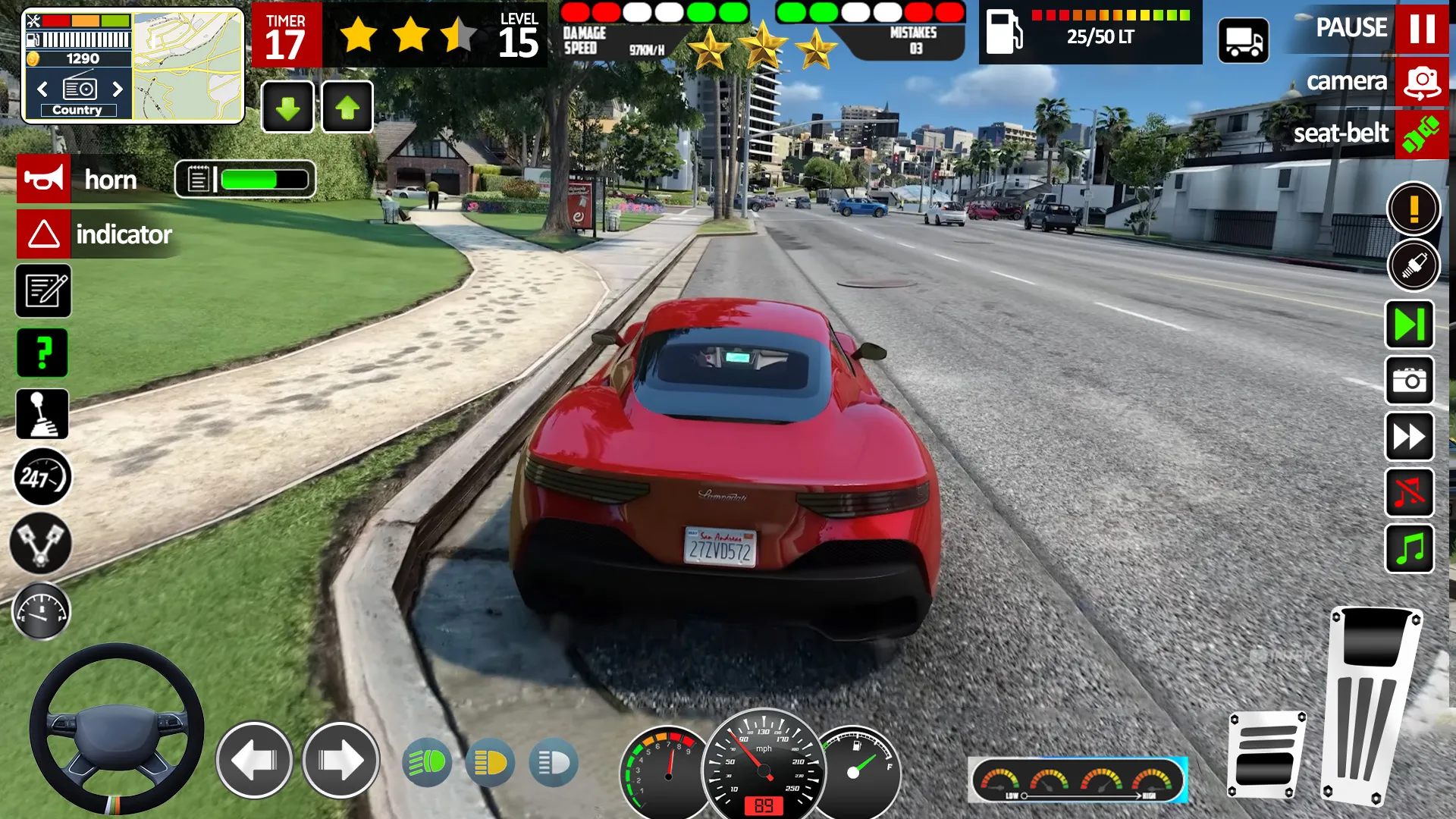Pause the game

(x=1421, y=28)
